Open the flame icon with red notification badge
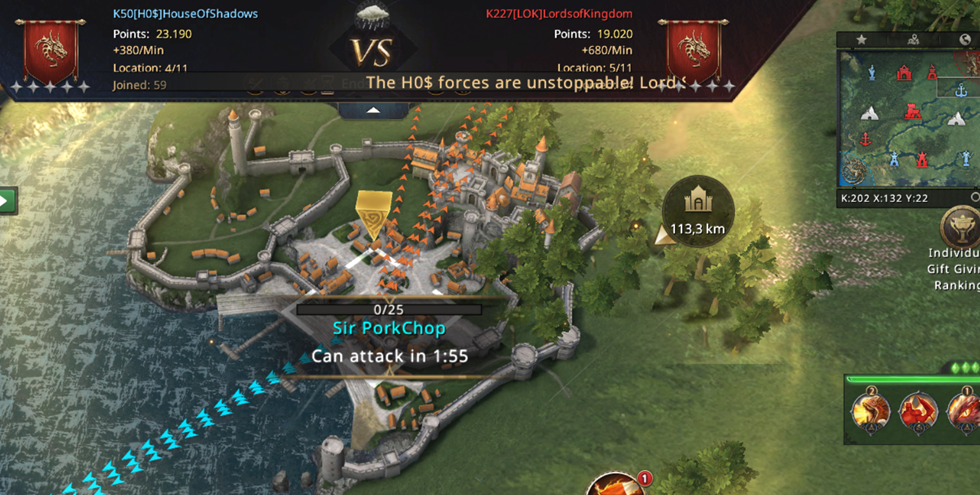Viewport: 980px width, 495px height. pyautogui.click(x=614, y=486)
